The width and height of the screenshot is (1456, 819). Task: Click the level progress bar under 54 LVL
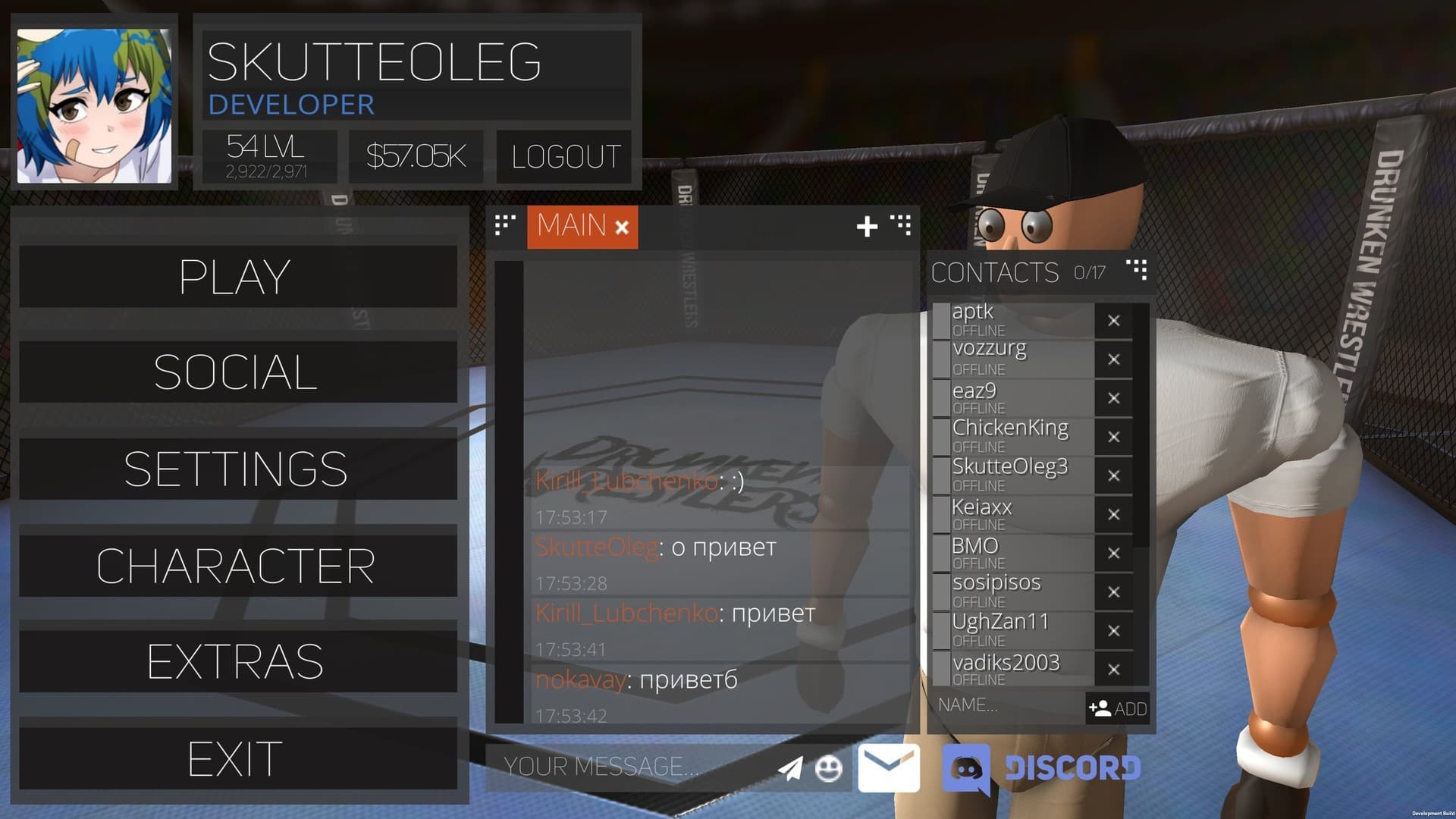click(x=268, y=173)
